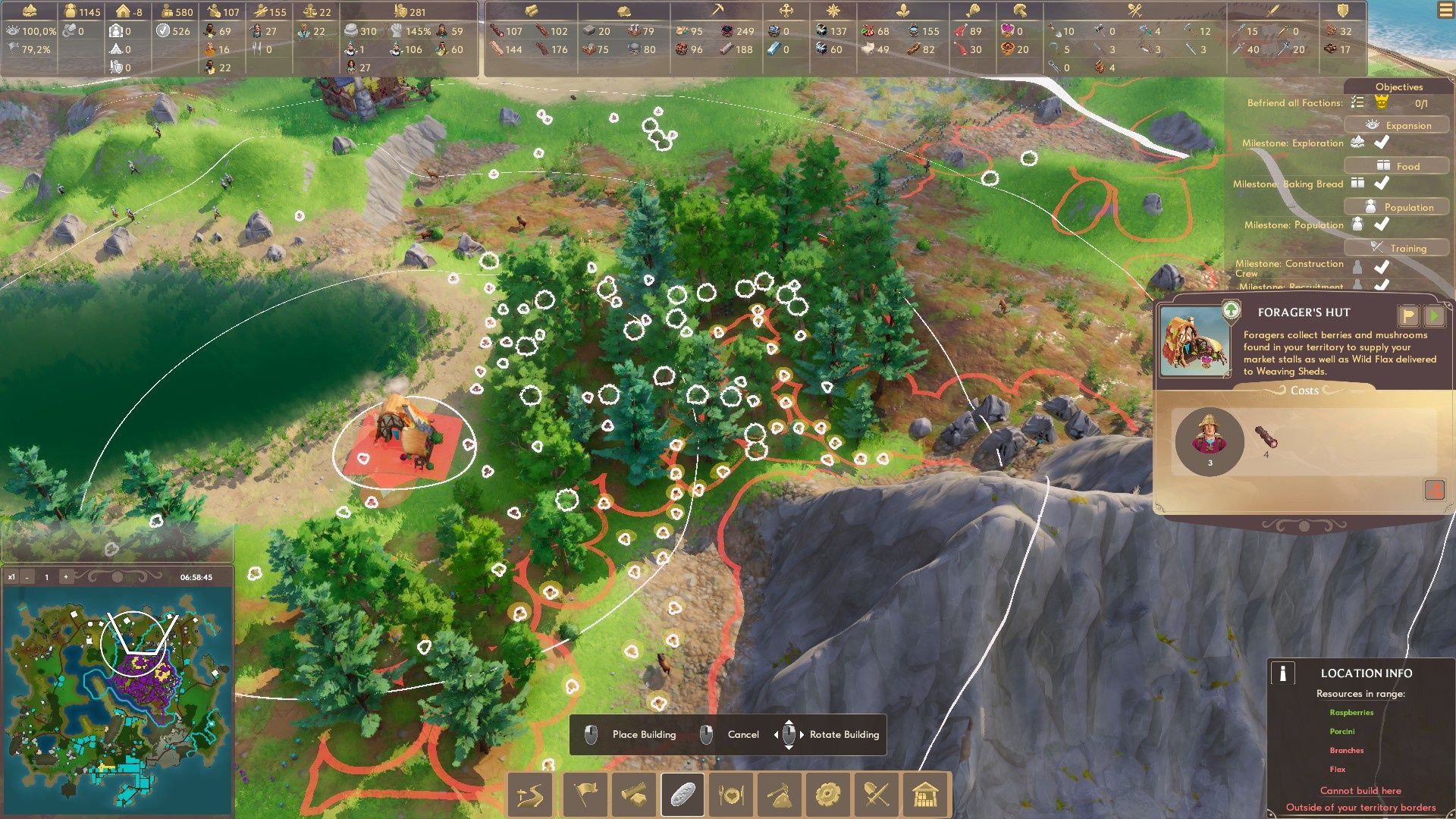The image size is (1456, 819).
Task: Choose the bread food build category
Action: (682, 795)
